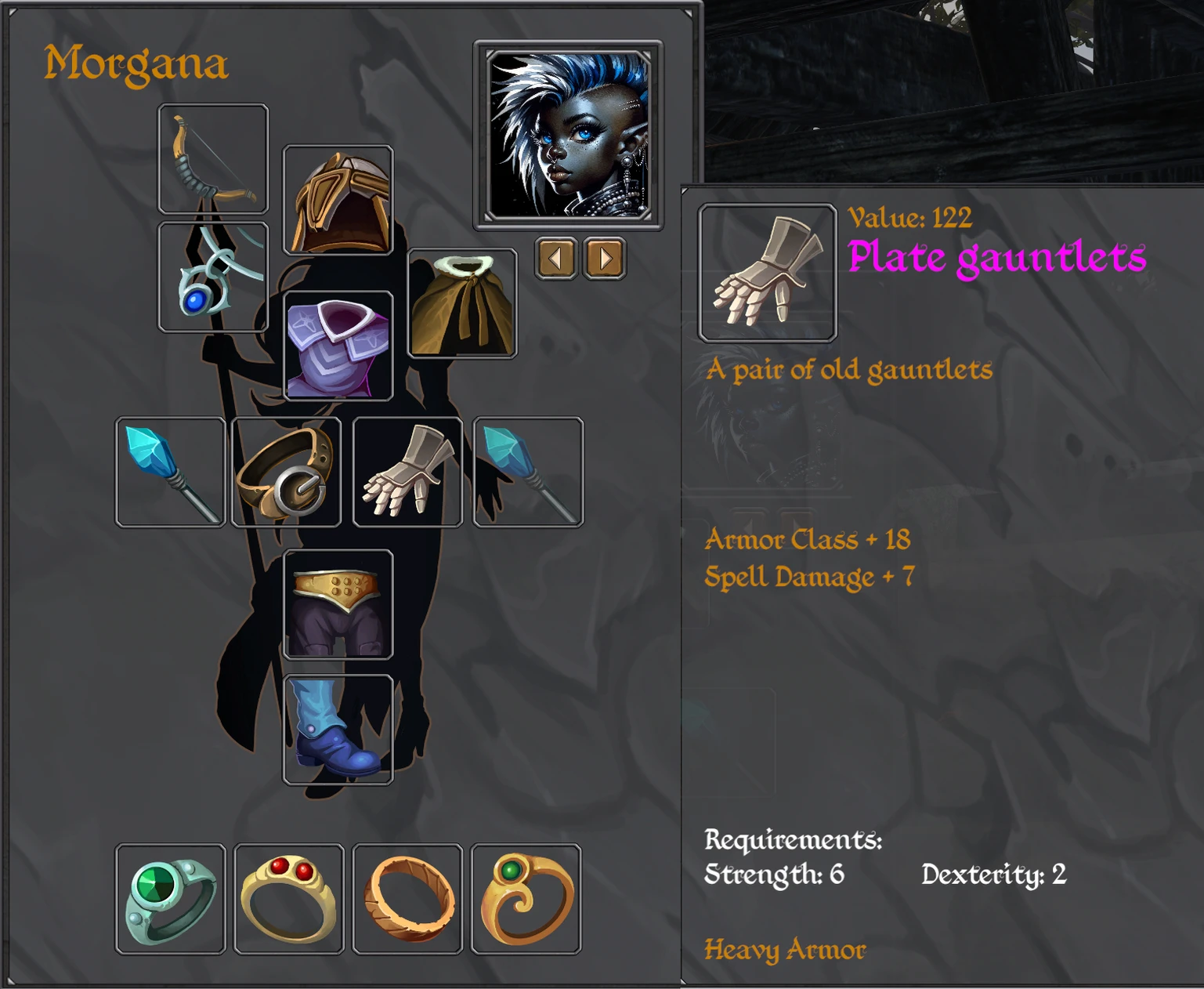This screenshot has width=1204, height=989.
Task: Select the brown cloak slot
Action: pyautogui.click(x=462, y=303)
